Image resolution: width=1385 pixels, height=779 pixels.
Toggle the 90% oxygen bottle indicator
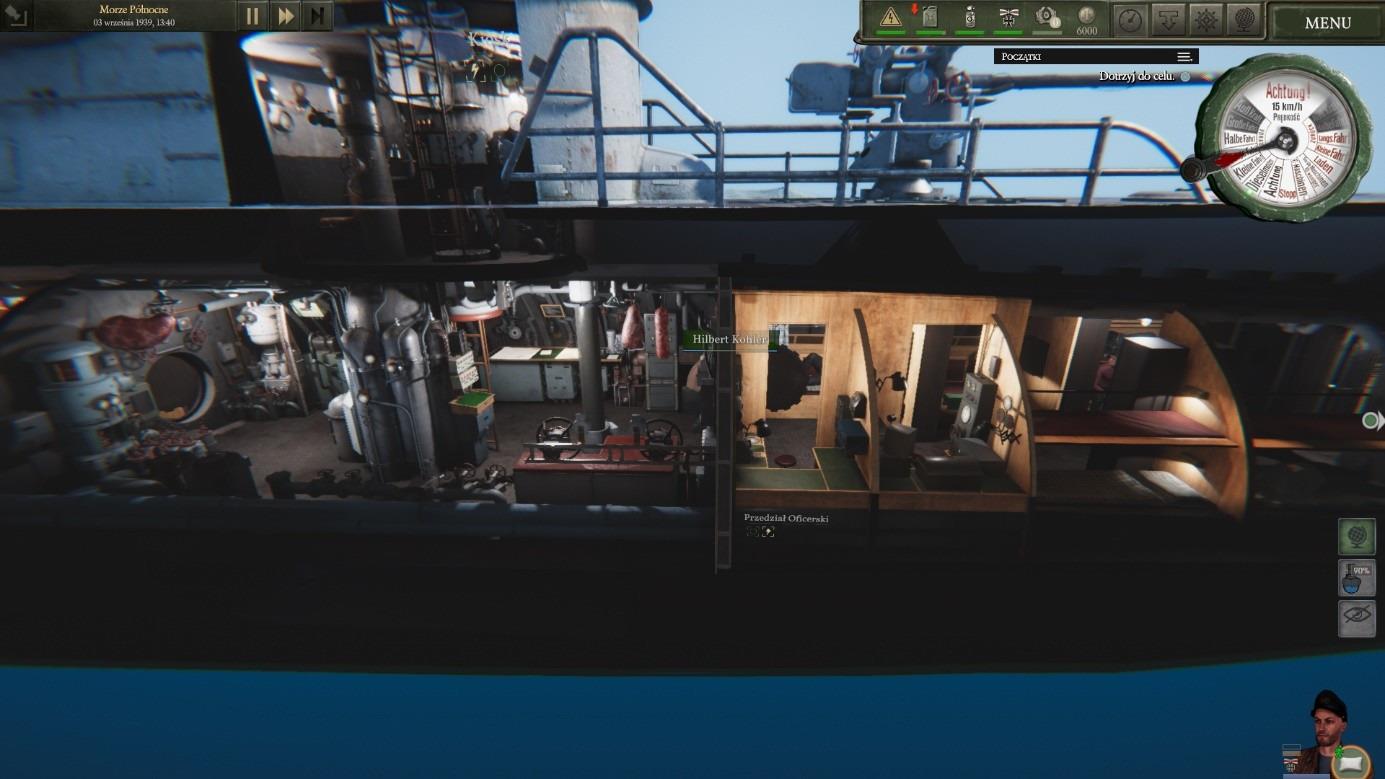(x=1357, y=577)
